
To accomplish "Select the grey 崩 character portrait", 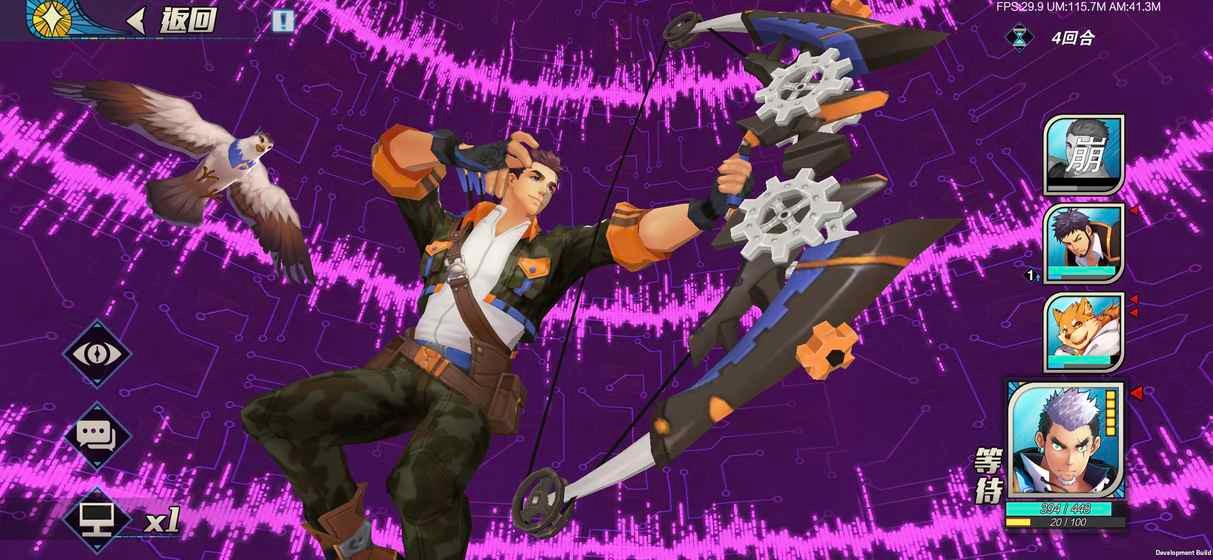I will click(1084, 154).
